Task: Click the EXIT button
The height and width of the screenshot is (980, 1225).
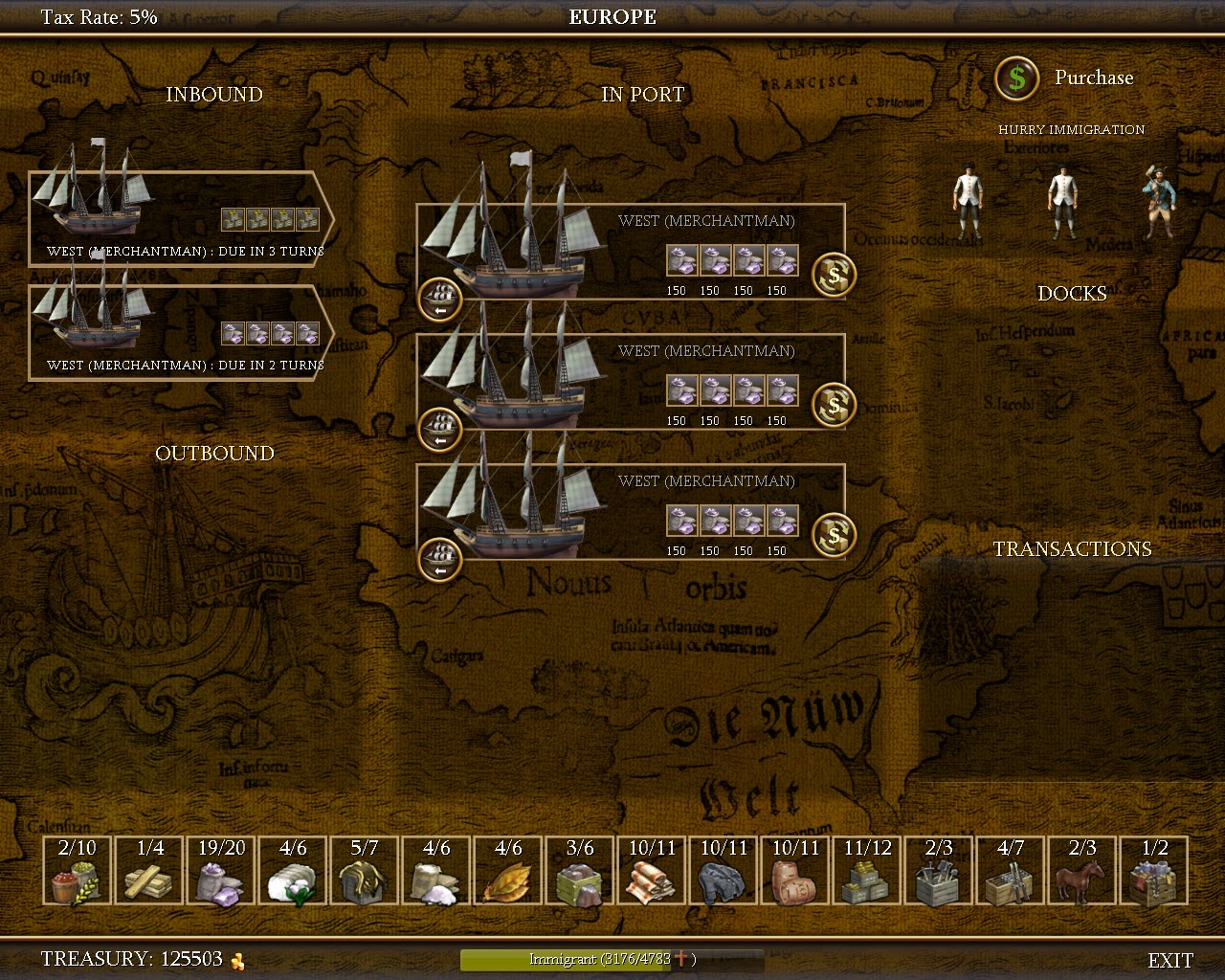Action: (1169, 959)
